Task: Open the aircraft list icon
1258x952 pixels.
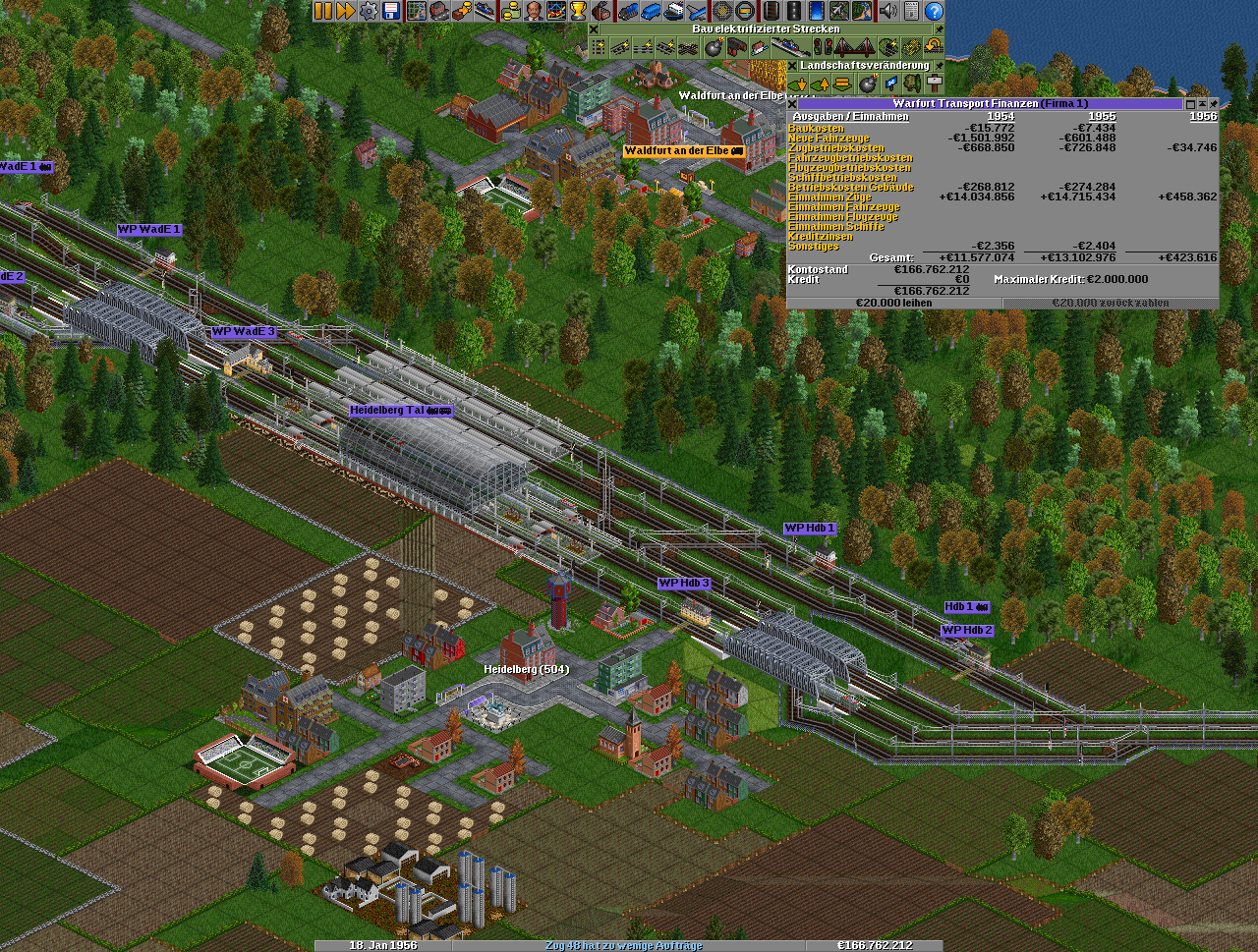Action: pyautogui.click(x=697, y=11)
